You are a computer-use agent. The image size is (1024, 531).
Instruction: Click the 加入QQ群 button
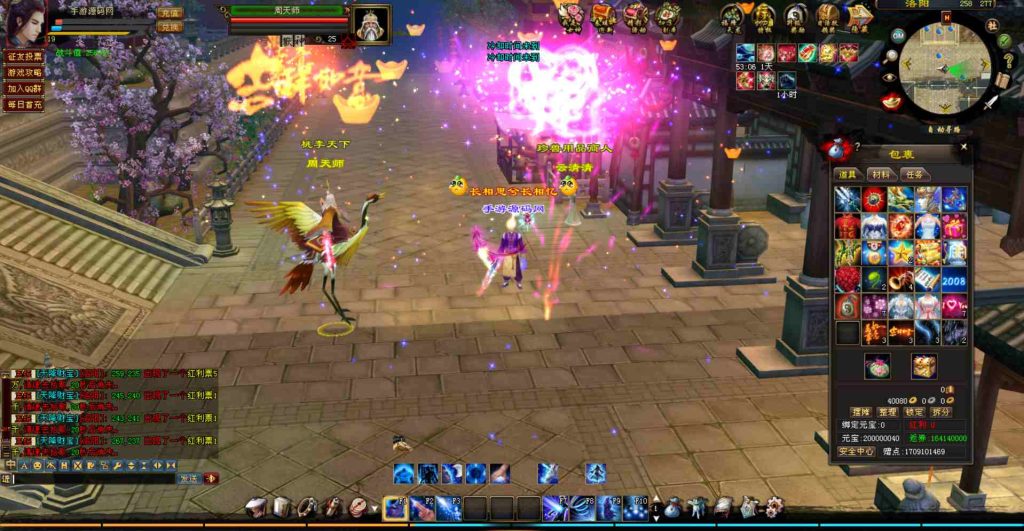24,88
